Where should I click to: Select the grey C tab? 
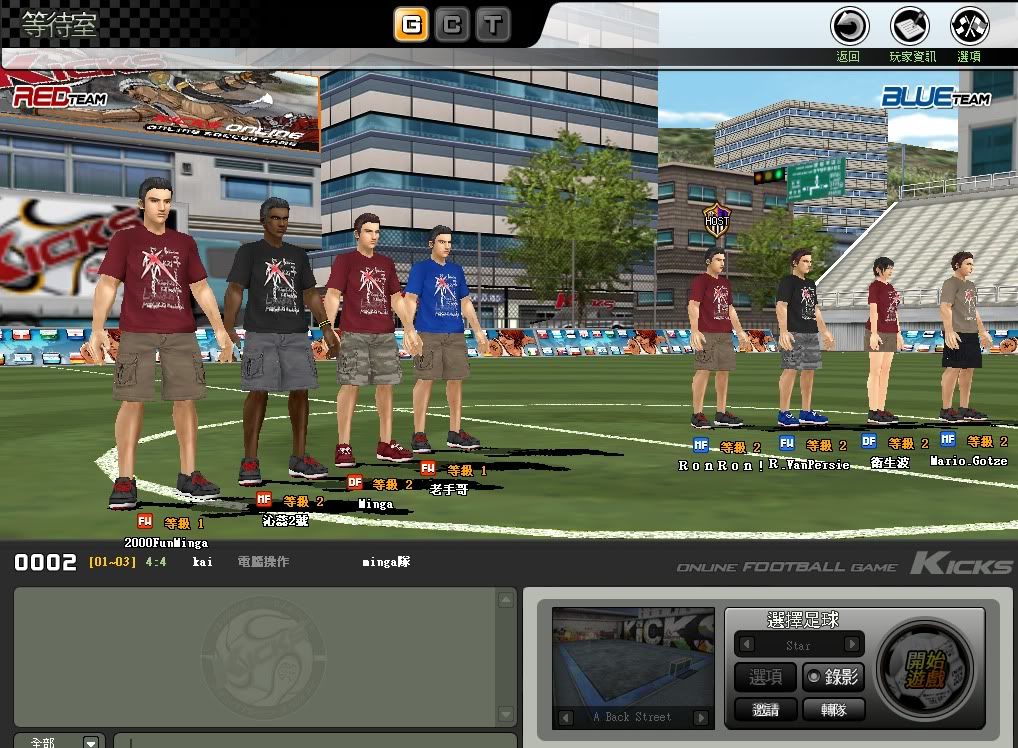(x=452, y=25)
